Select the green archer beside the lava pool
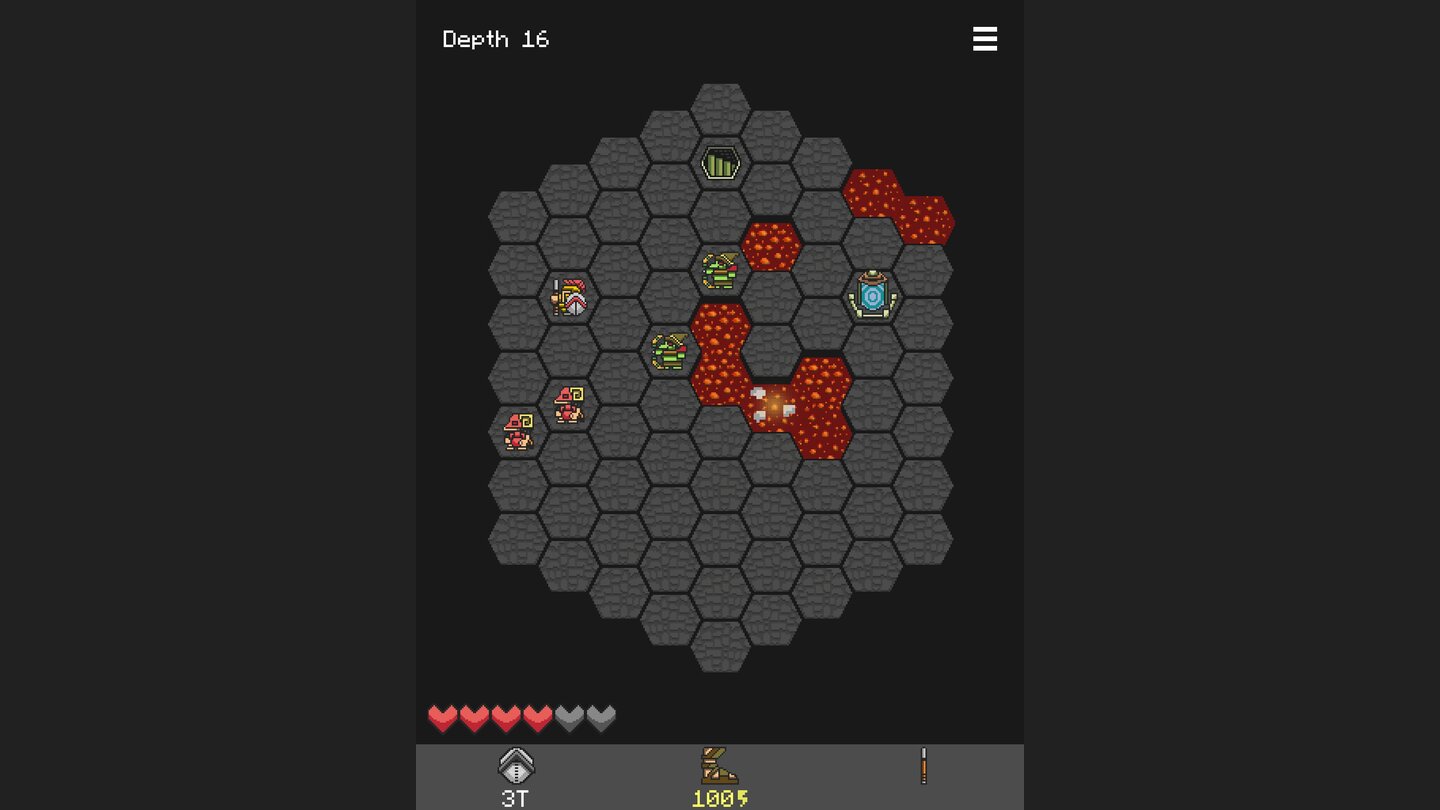The width and height of the screenshot is (1440, 810). click(x=668, y=350)
